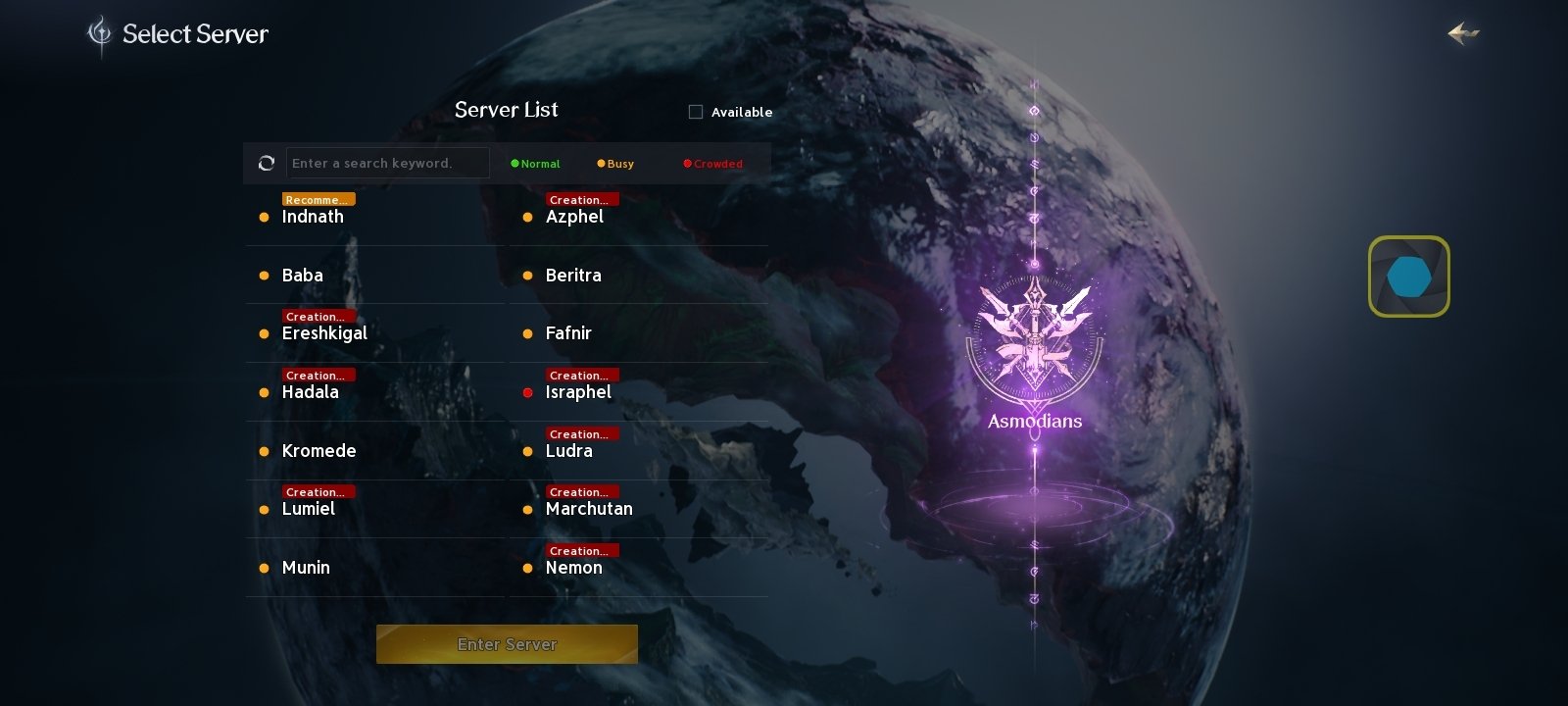Refresh the server list
Viewport: 1568px width, 706px height.
pyautogui.click(x=266, y=163)
